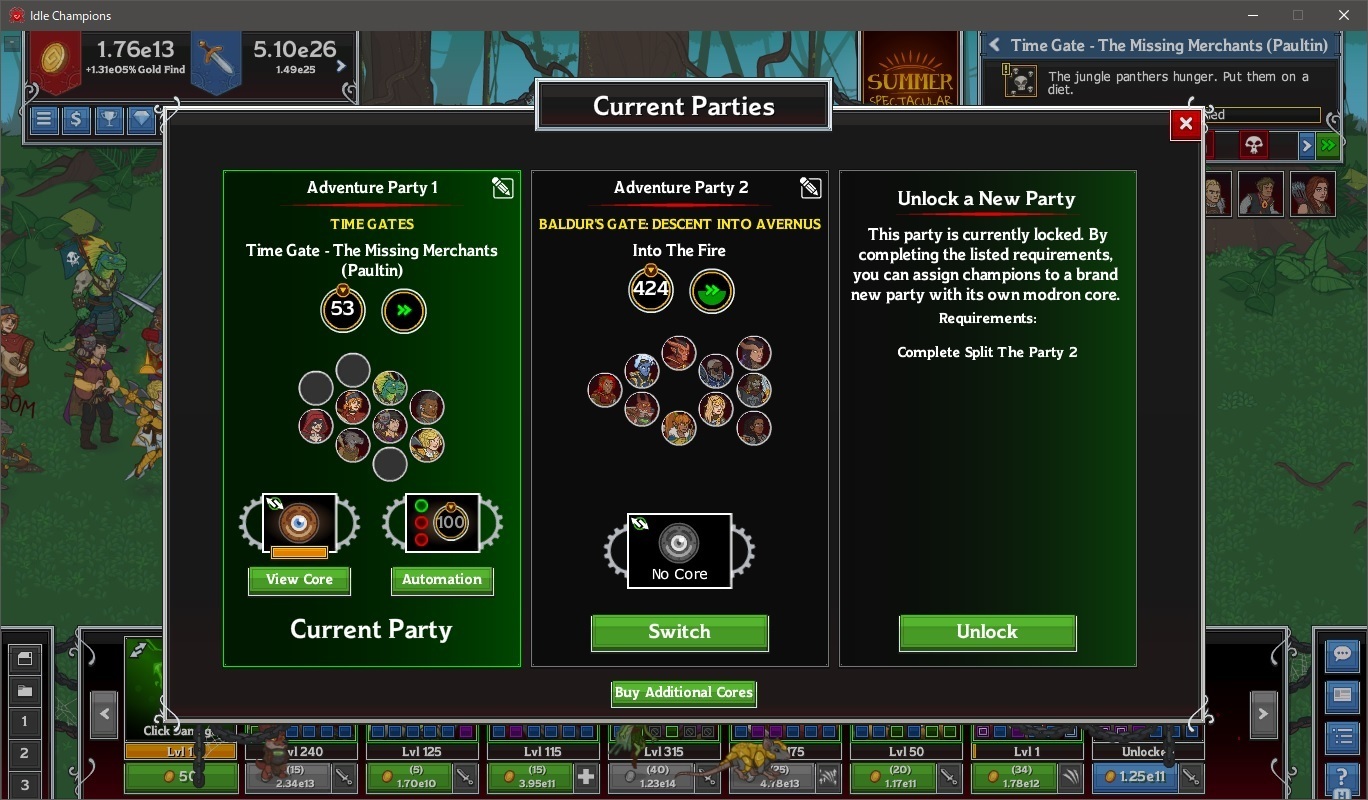Edit Adventure Party 2 name
The height and width of the screenshot is (800, 1368).
pos(810,188)
